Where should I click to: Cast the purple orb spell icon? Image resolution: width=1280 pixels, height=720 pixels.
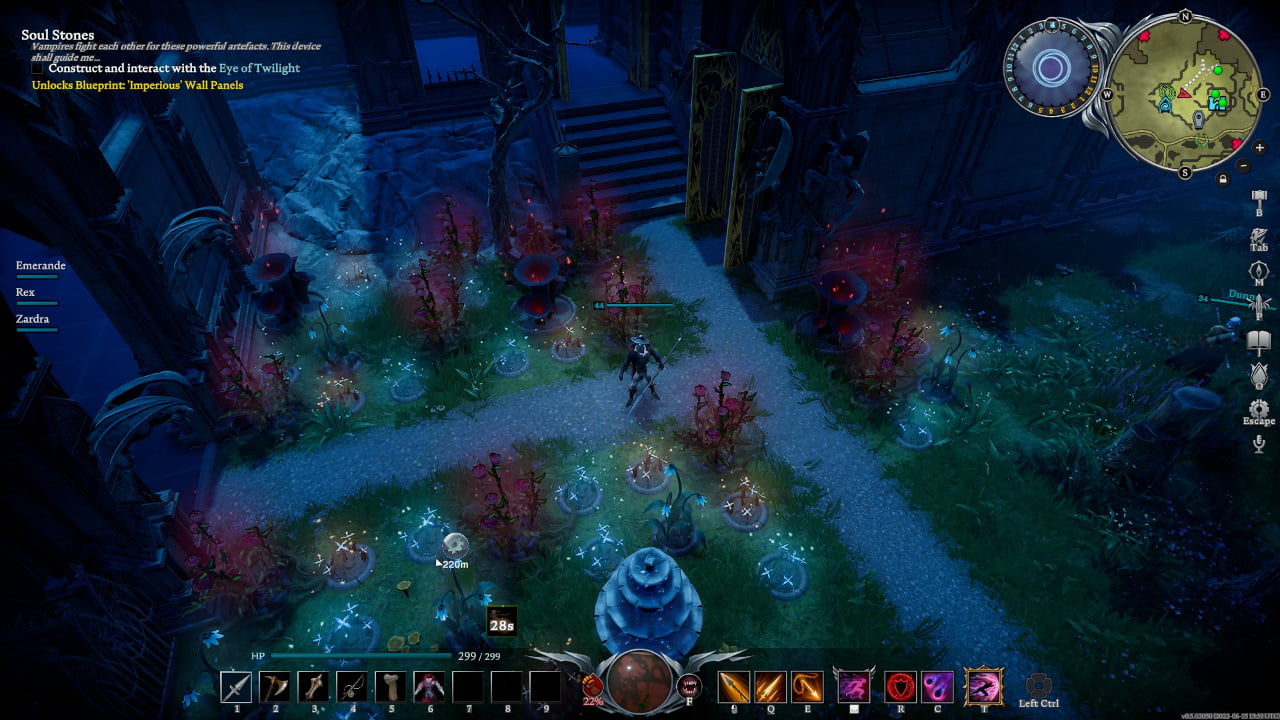tap(937, 686)
